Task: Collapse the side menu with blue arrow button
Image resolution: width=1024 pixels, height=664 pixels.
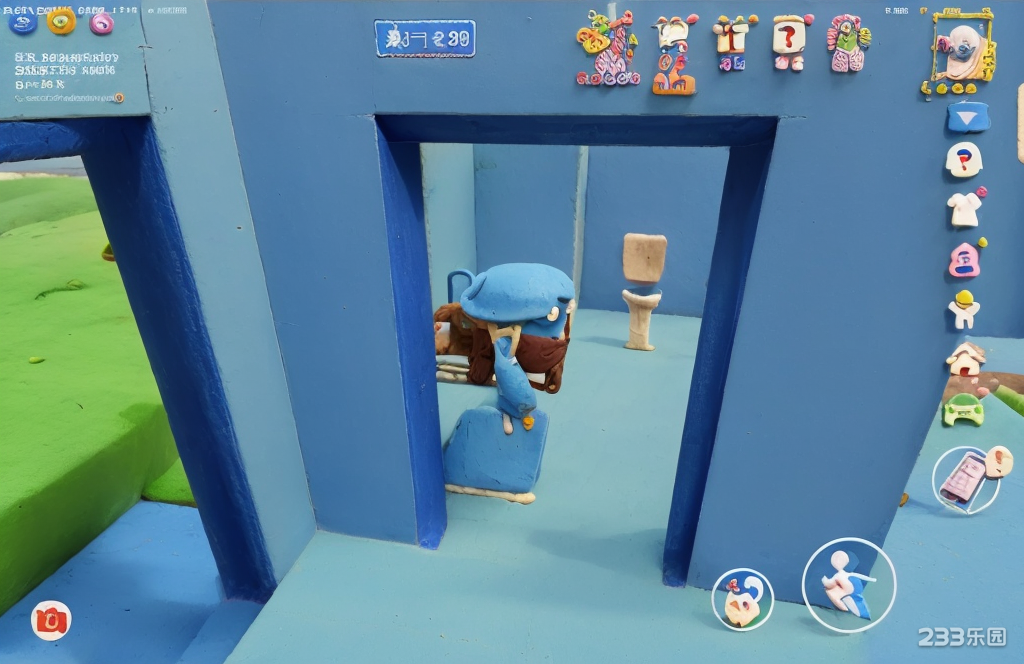Action: coord(968,117)
